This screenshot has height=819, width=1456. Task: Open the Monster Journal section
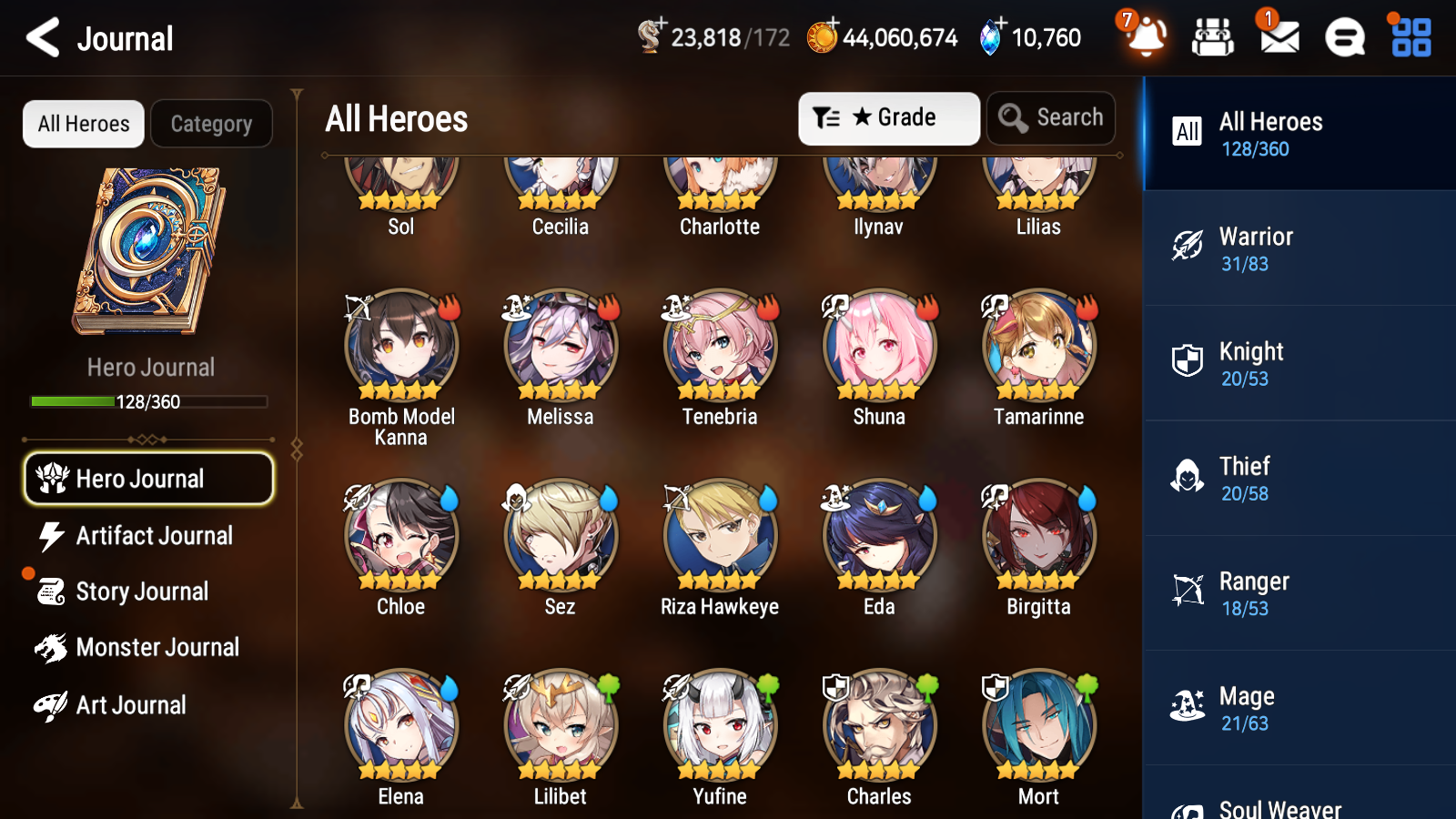[x=148, y=647]
